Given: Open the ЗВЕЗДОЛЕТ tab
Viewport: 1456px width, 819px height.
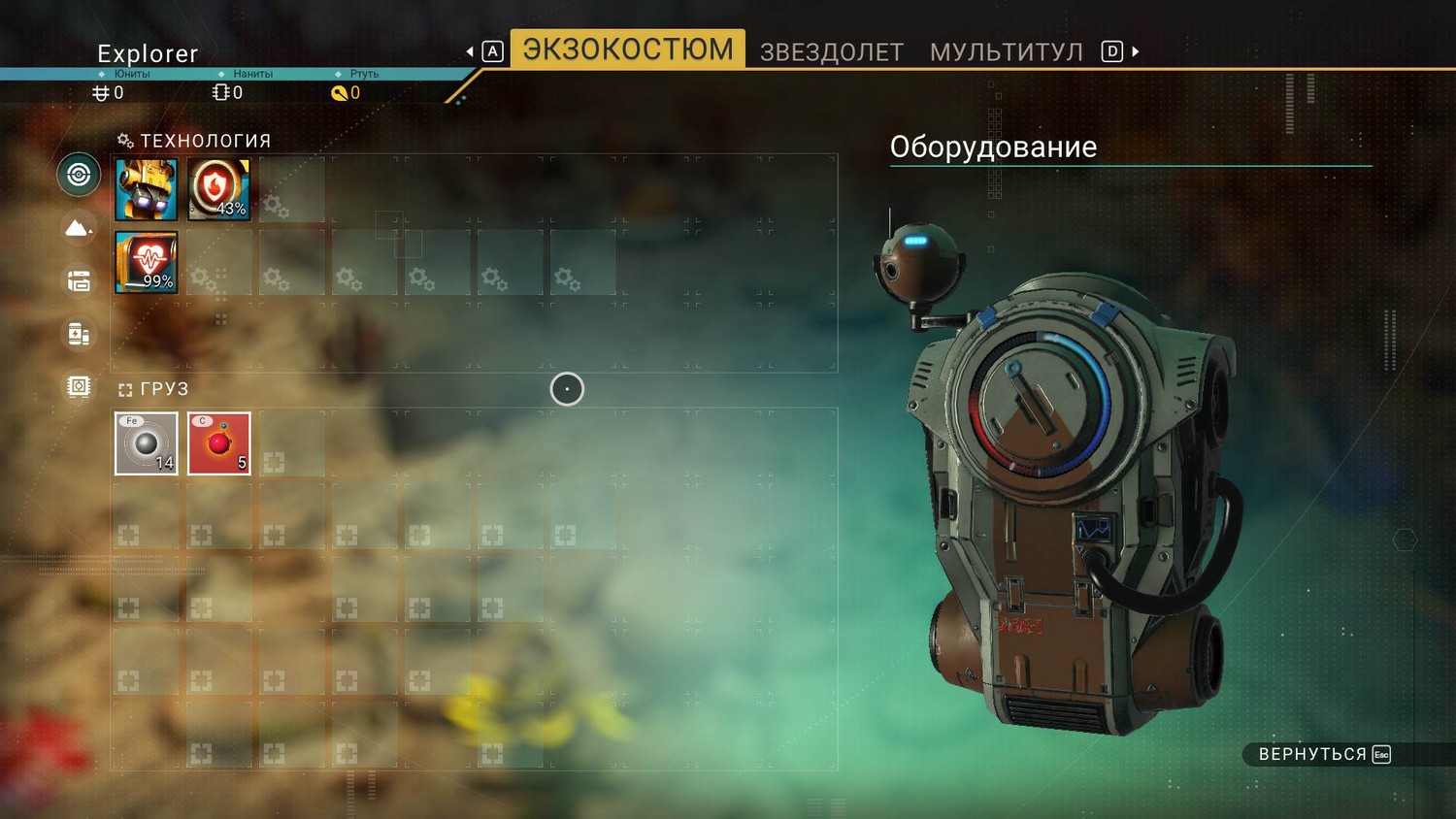Looking at the screenshot, I should (x=831, y=52).
